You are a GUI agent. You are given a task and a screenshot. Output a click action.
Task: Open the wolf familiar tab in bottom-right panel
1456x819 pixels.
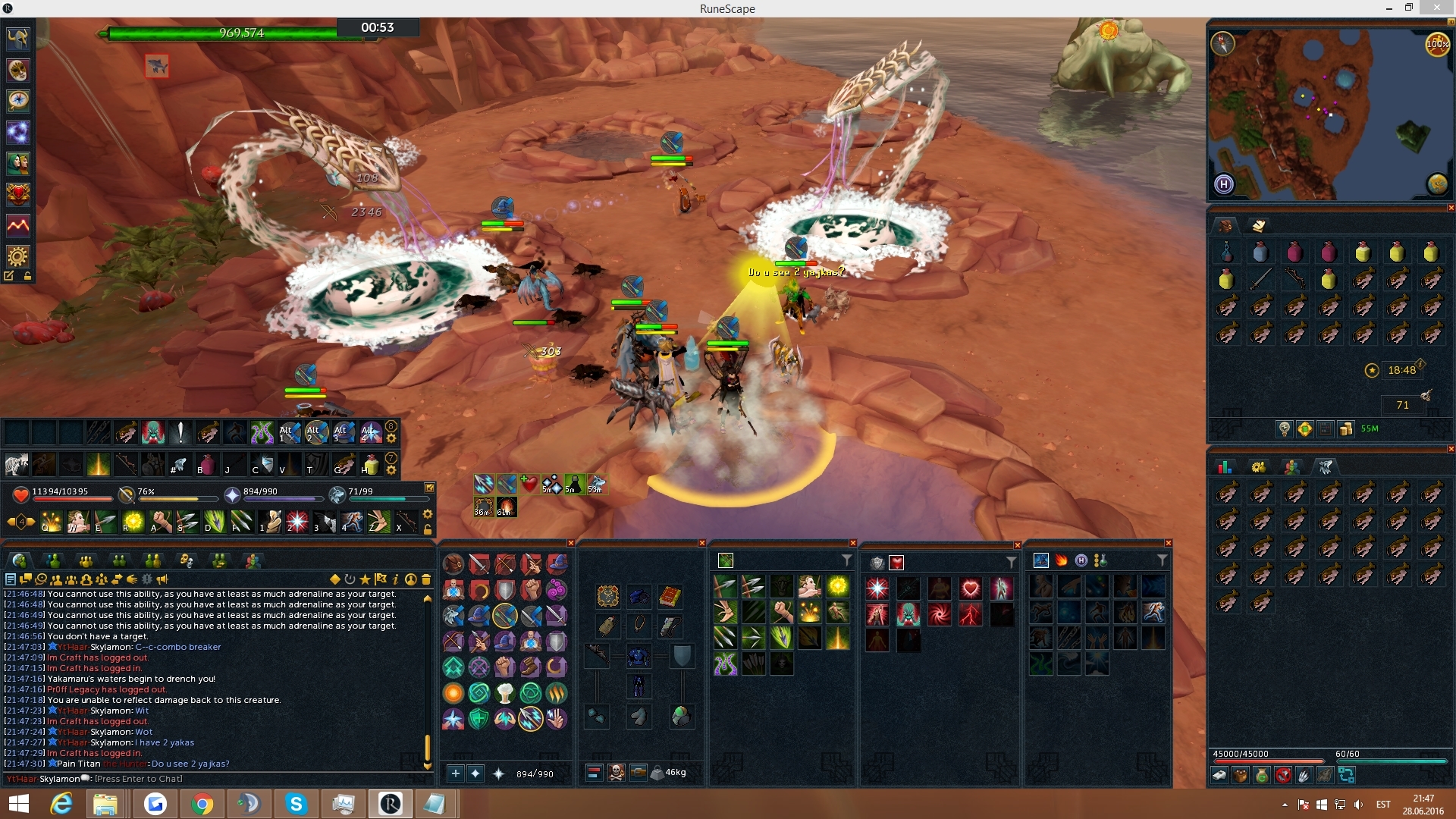coord(1326,466)
